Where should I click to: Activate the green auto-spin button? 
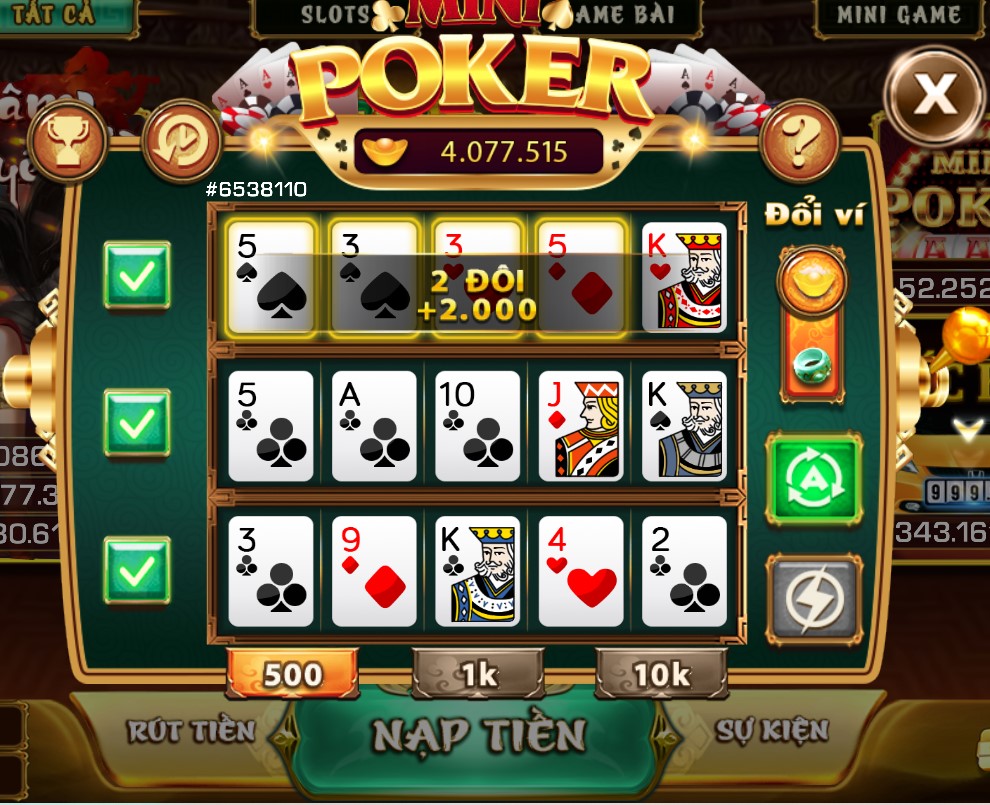point(812,479)
